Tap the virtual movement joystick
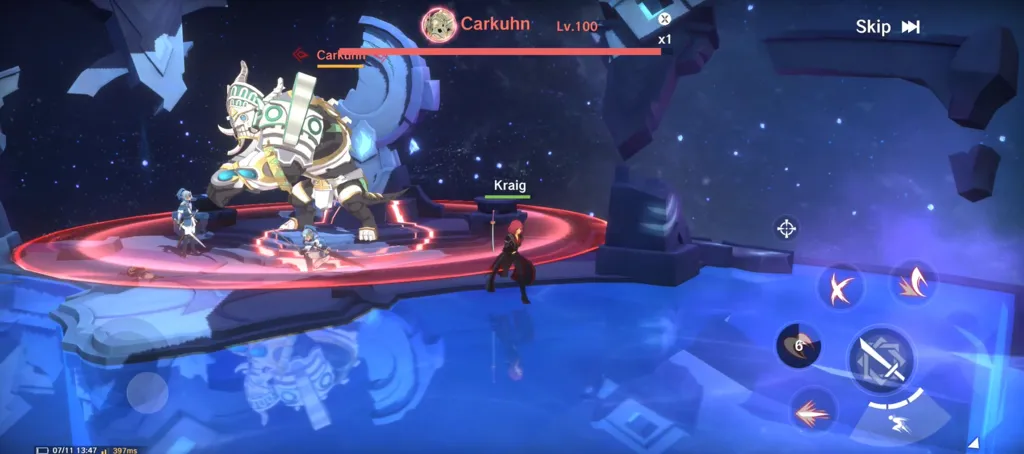Viewport: 1024px width, 454px height. (x=146, y=391)
